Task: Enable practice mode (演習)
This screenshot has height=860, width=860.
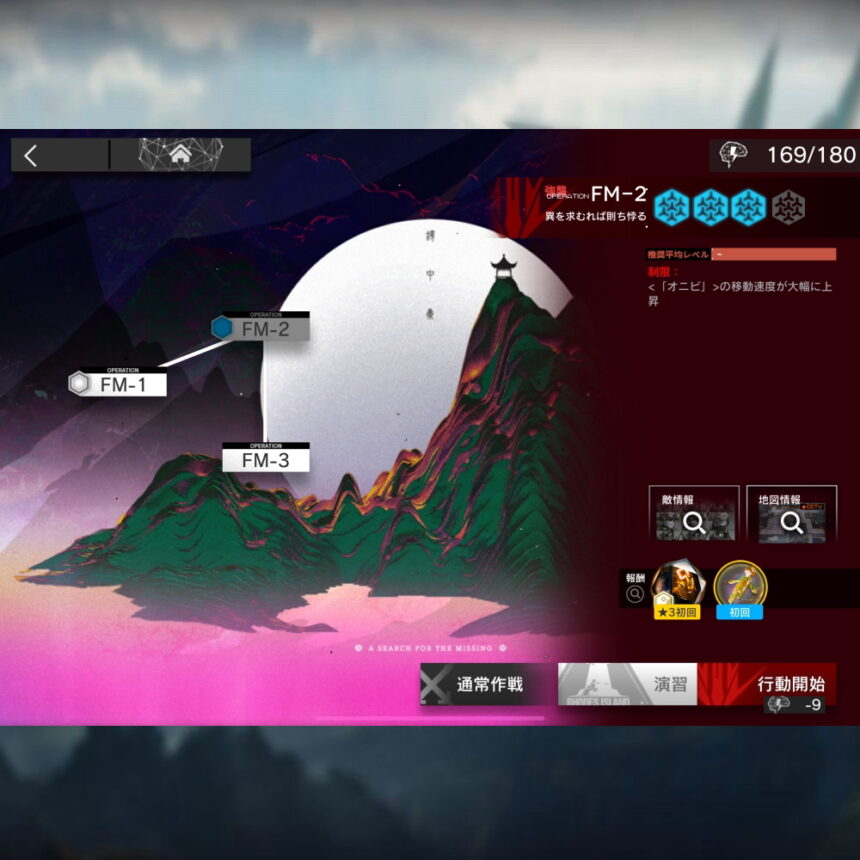Action: pos(628,684)
